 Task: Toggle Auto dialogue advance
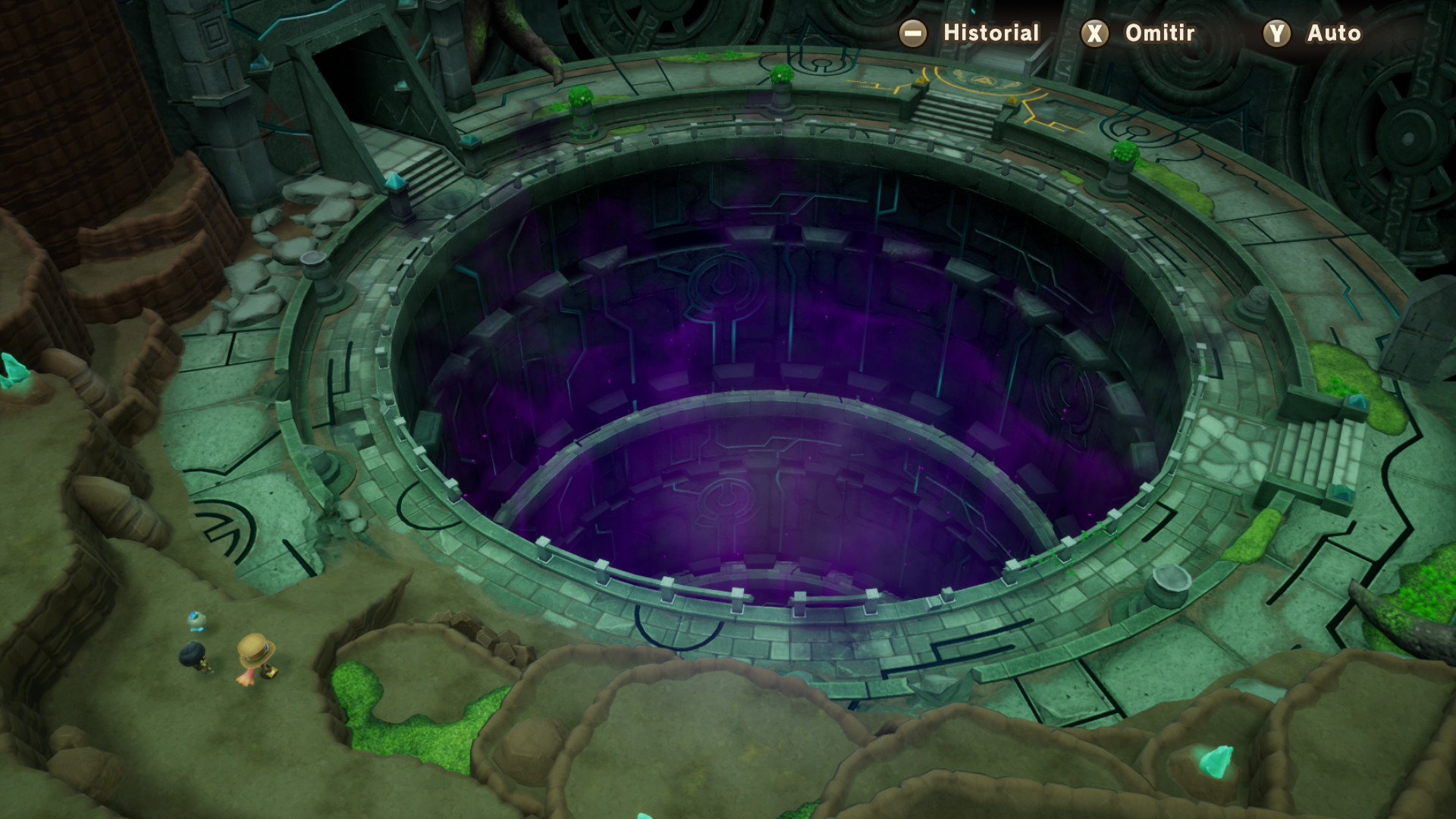click(1313, 33)
